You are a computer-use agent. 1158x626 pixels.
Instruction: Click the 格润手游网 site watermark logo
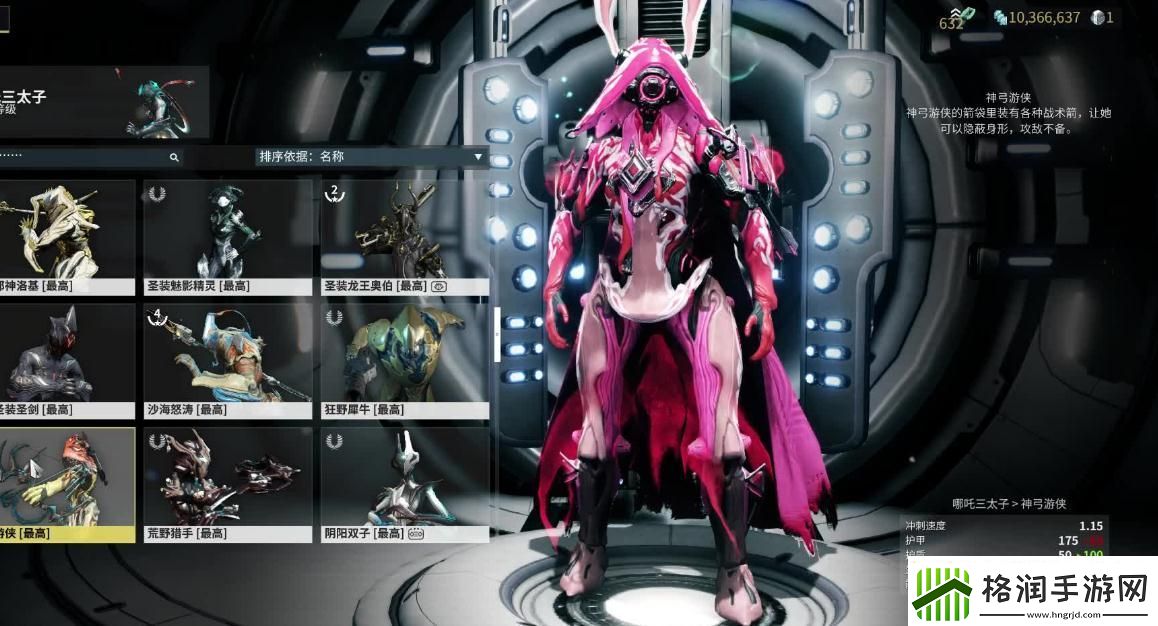pos(1032,590)
